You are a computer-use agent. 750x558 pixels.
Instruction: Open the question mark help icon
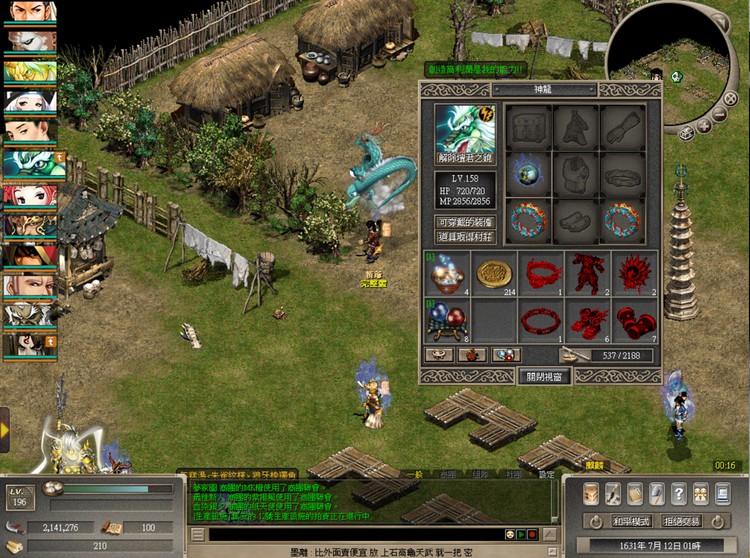click(679, 493)
